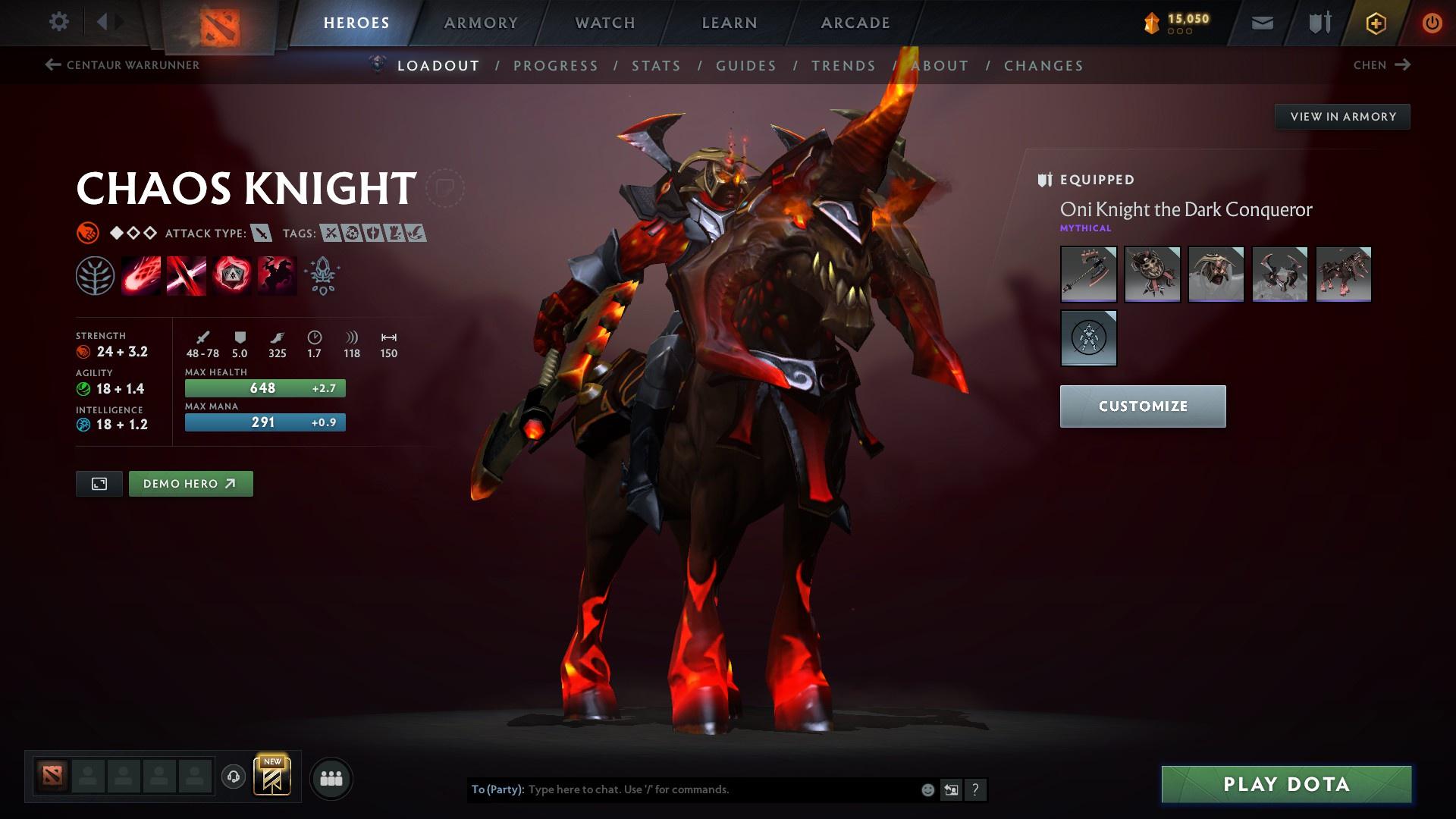Select the Chaos Bolt ability icon
Viewport: 1456px width, 819px height.
click(x=140, y=275)
